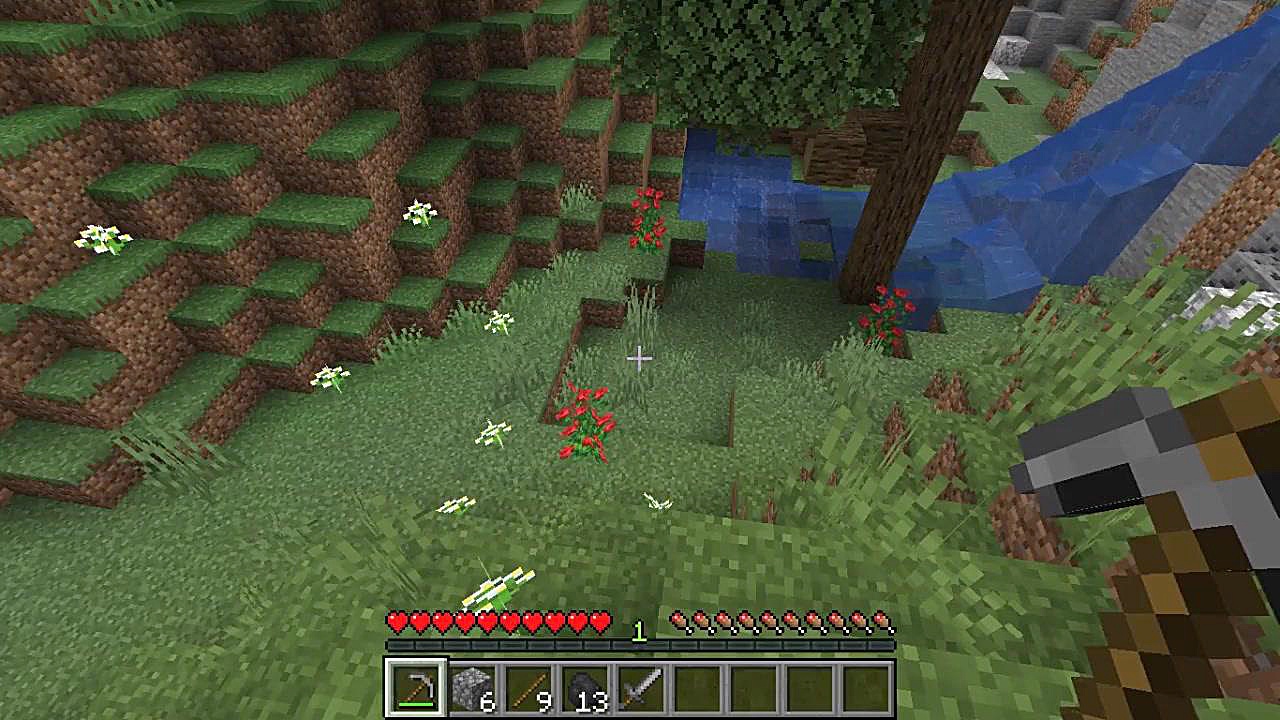Choose the sticks hotbar slot

527,688
